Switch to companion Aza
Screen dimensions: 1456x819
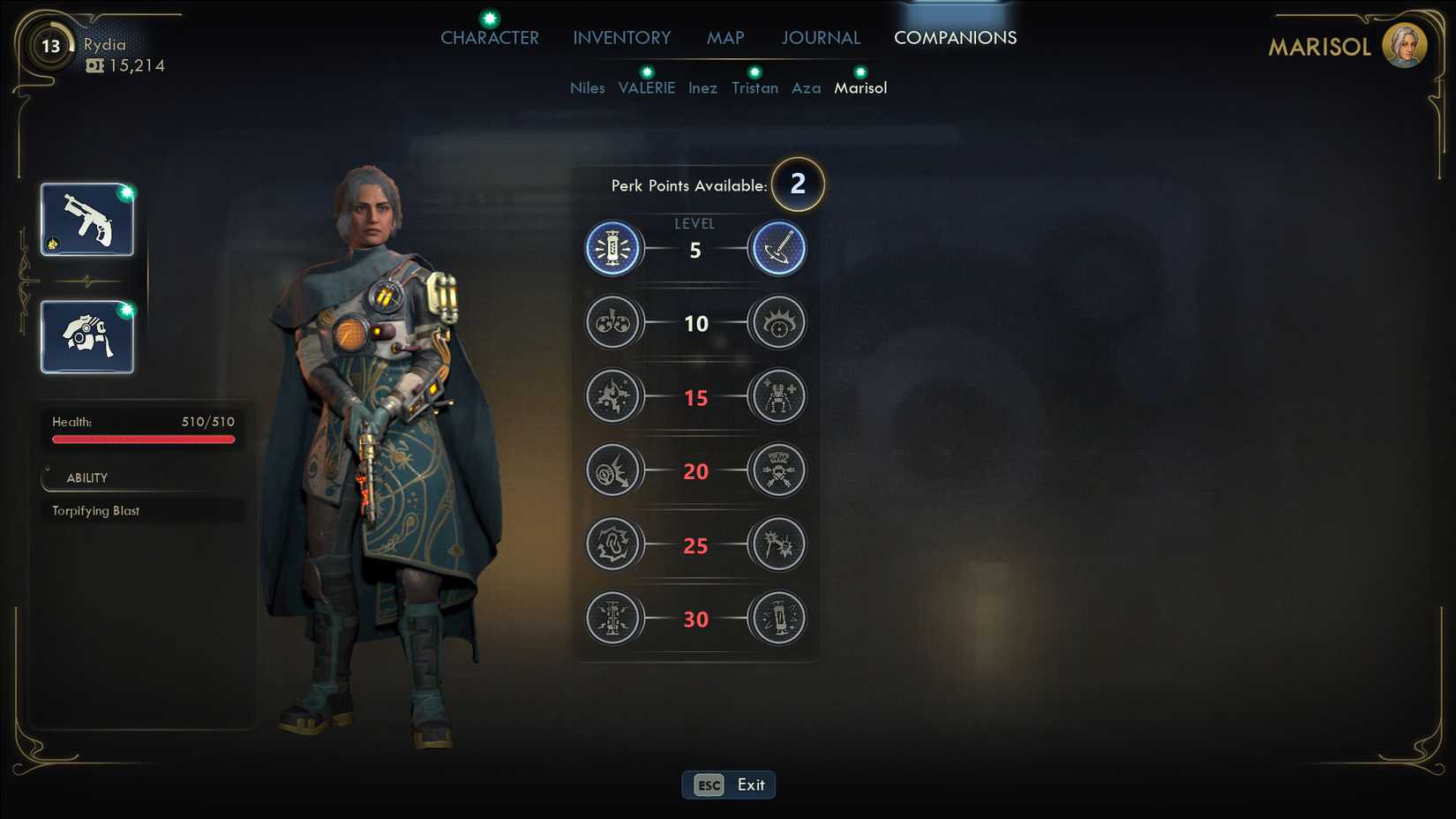point(807,88)
